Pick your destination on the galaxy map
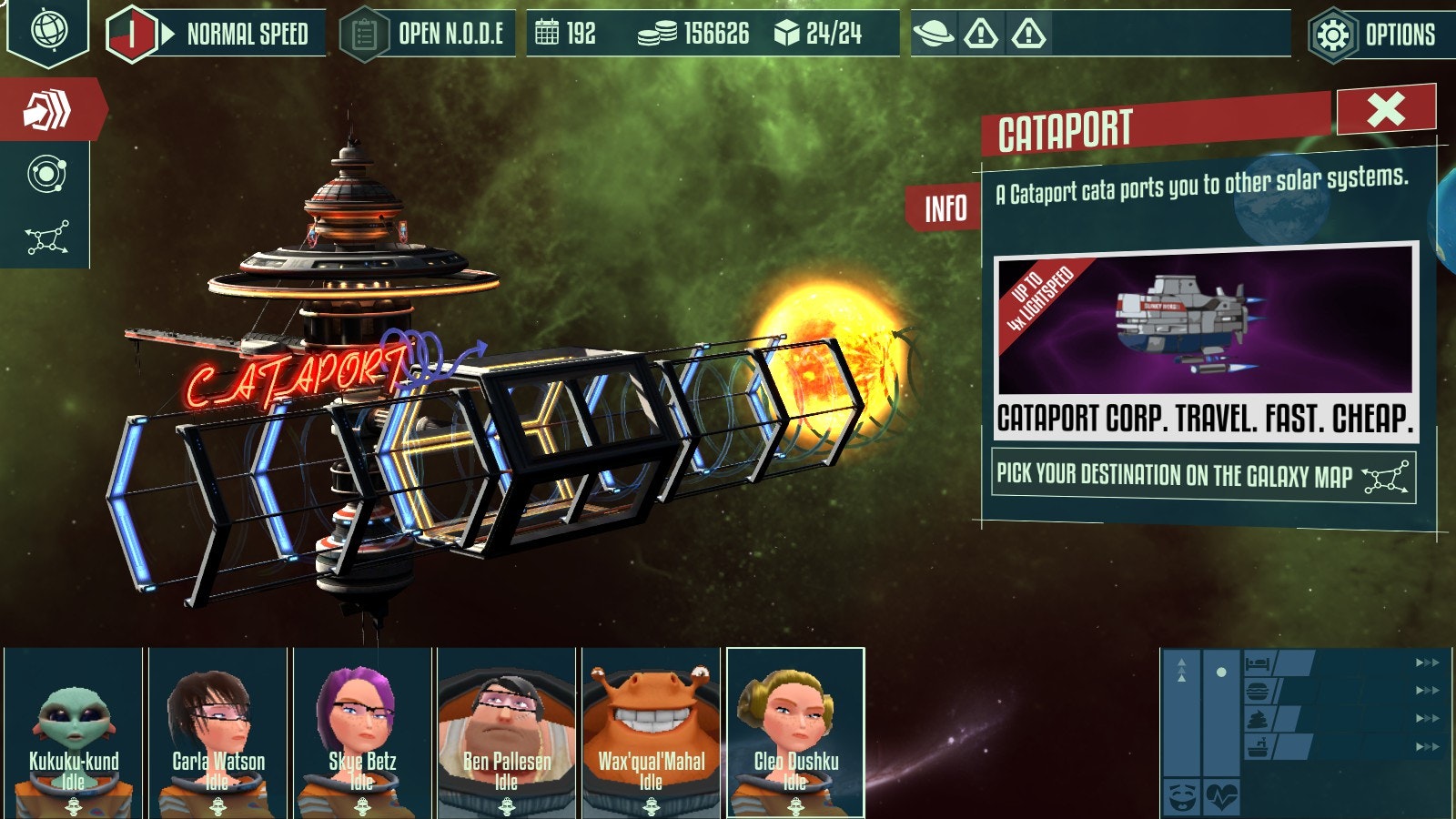 tap(1202, 475)
